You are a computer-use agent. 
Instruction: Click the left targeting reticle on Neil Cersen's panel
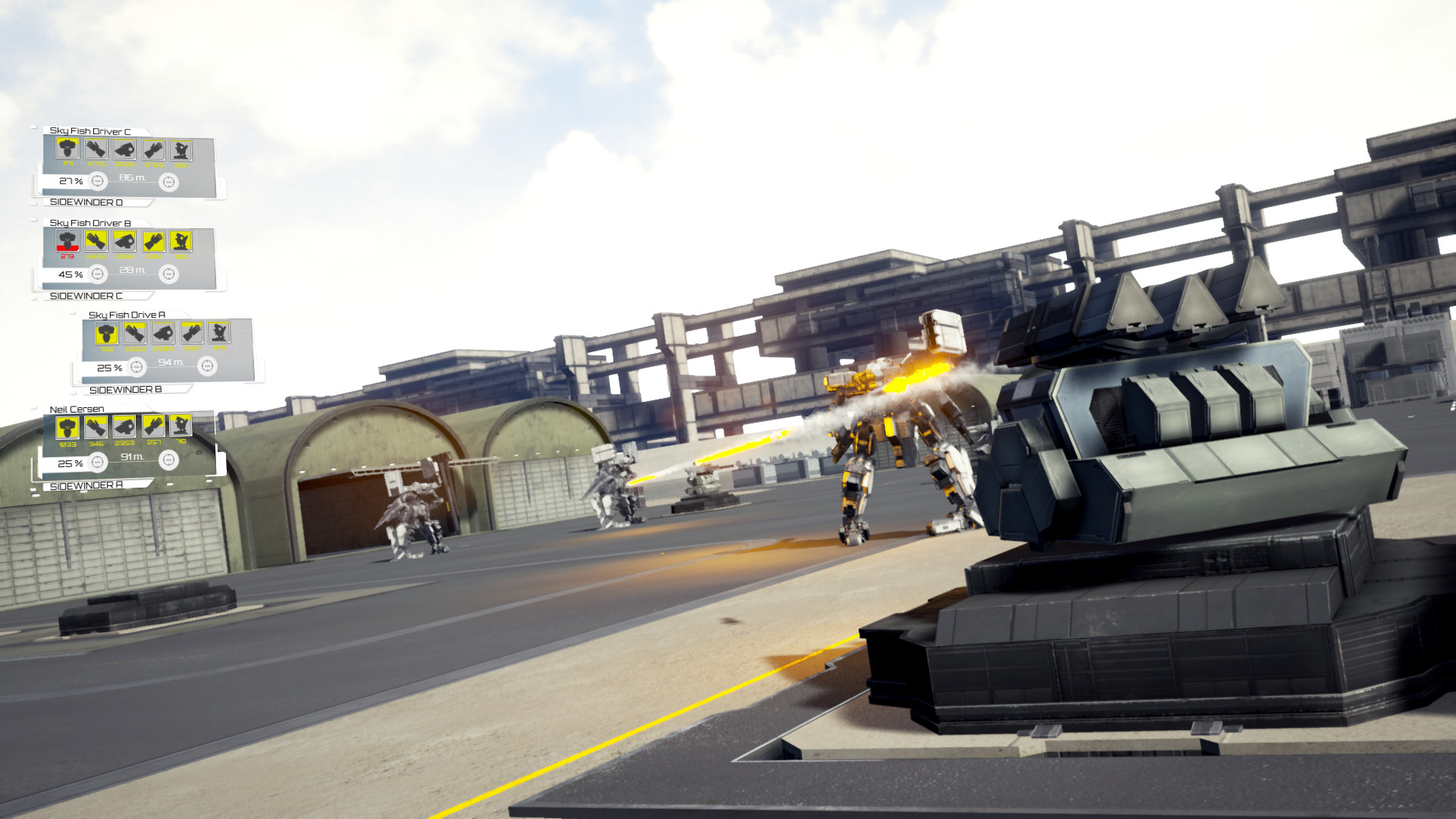[x=97, y=461]
